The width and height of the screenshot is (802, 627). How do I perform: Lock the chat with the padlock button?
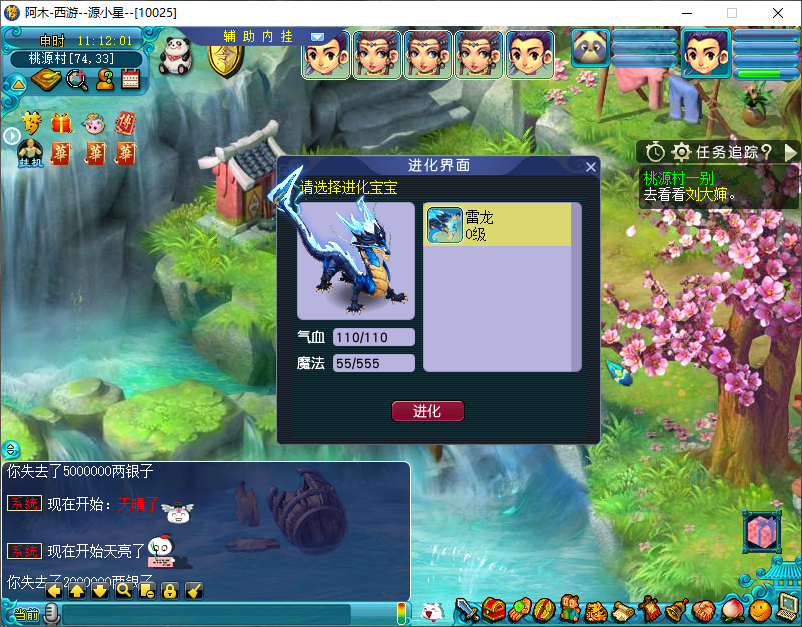169,590
